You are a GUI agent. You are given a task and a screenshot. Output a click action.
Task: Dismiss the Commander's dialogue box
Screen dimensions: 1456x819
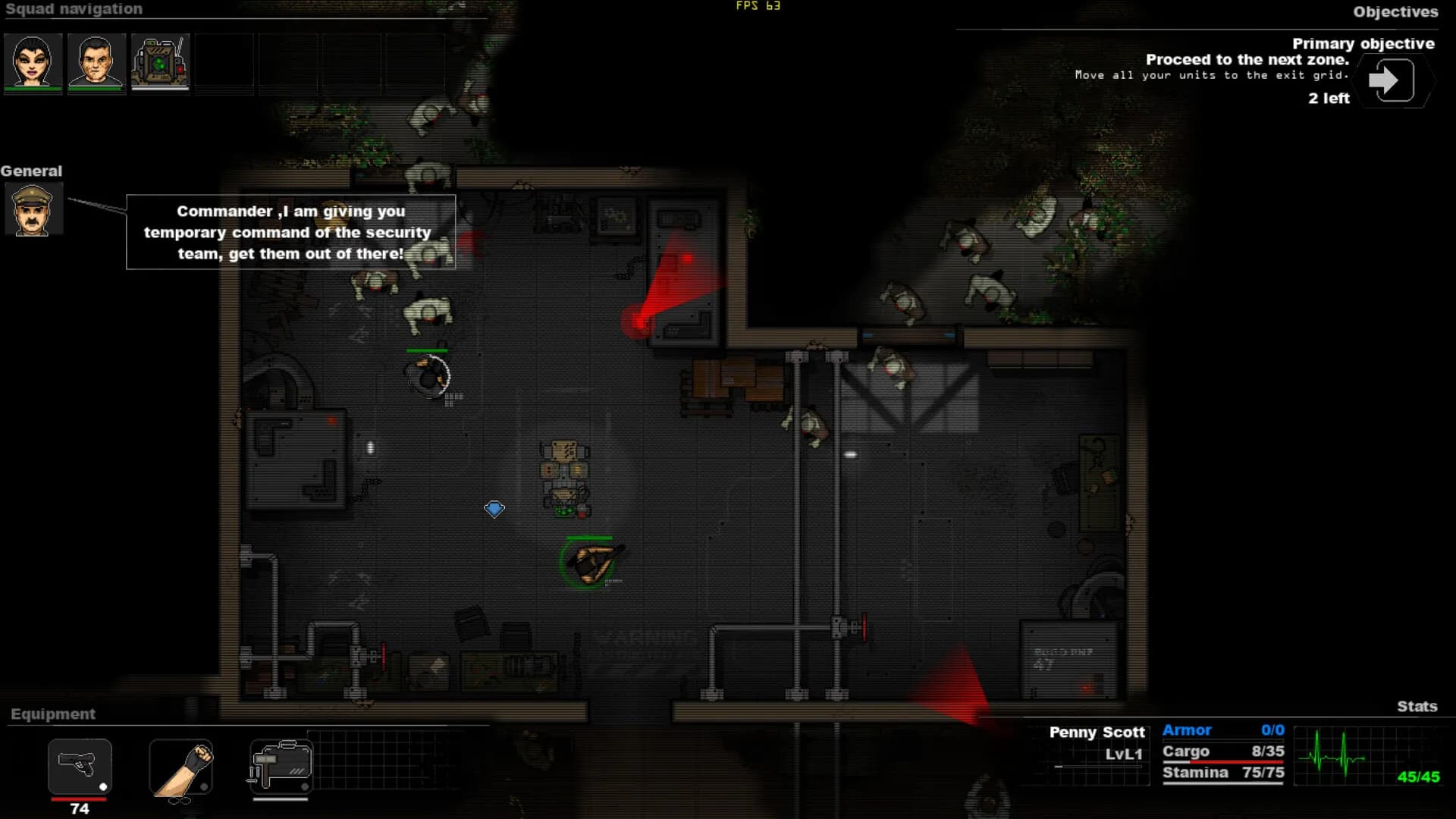pos(290,233)
